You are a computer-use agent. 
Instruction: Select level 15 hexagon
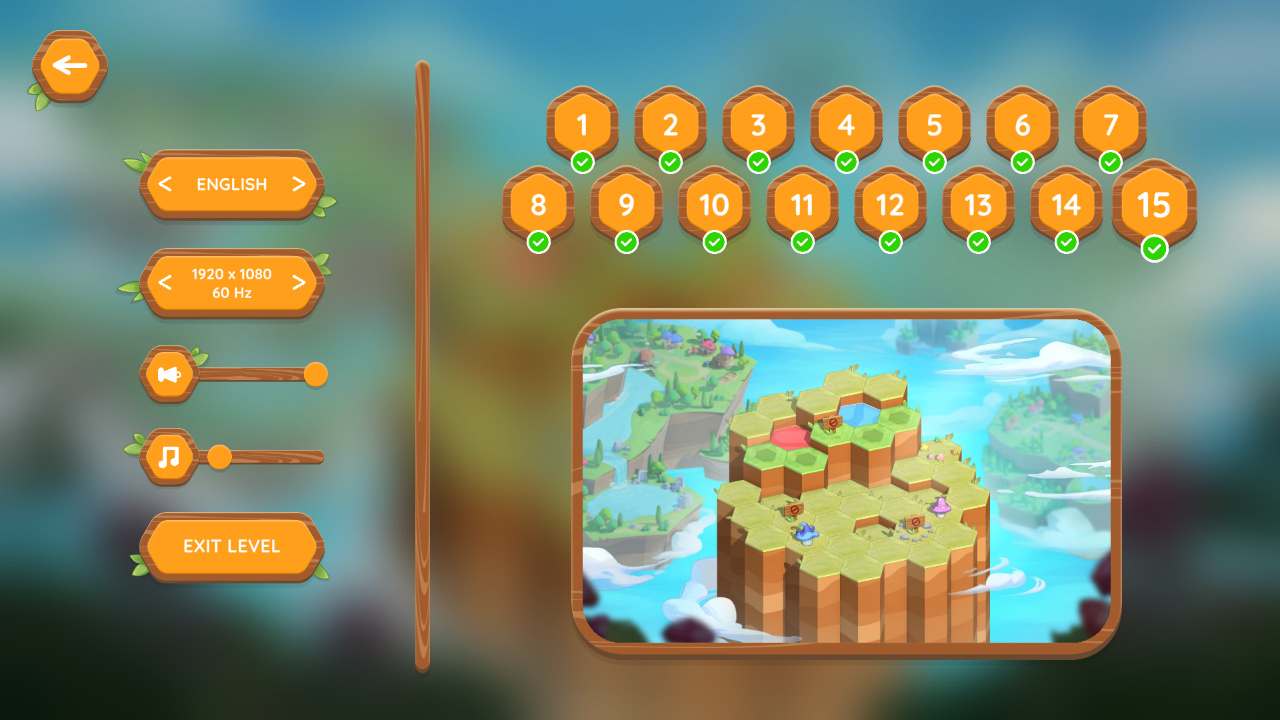pyautogui.click(x=1155, y=206)
